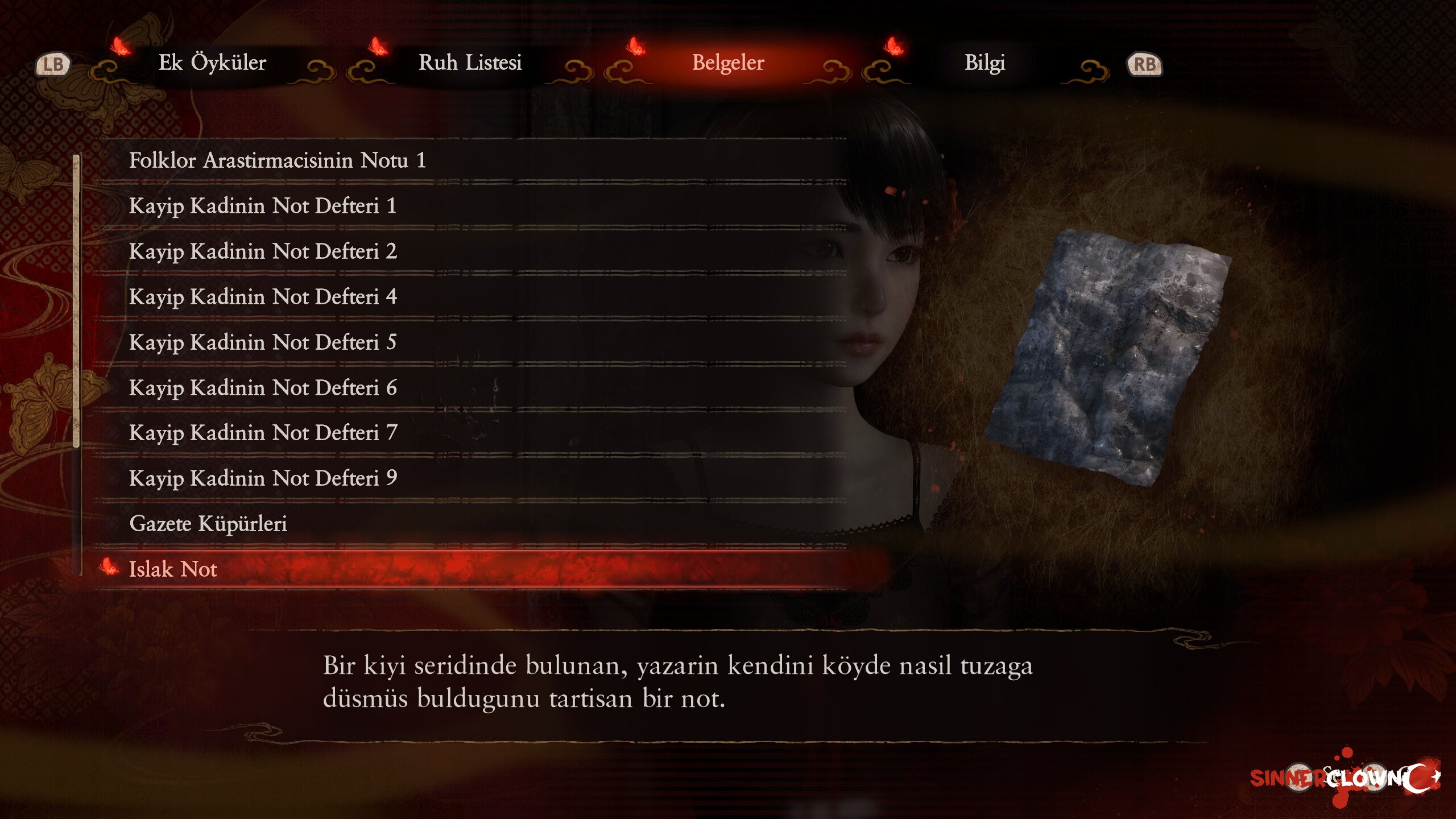
Task: Select the Gazete Küpürleri document
Action: [x=208, y=524]
